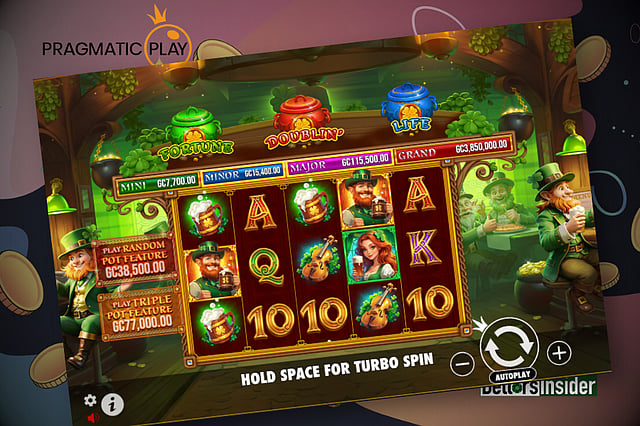640x426 pixels.
Task: Buy the Play Triple Pot Feature
Action: (x=140, y=310)
